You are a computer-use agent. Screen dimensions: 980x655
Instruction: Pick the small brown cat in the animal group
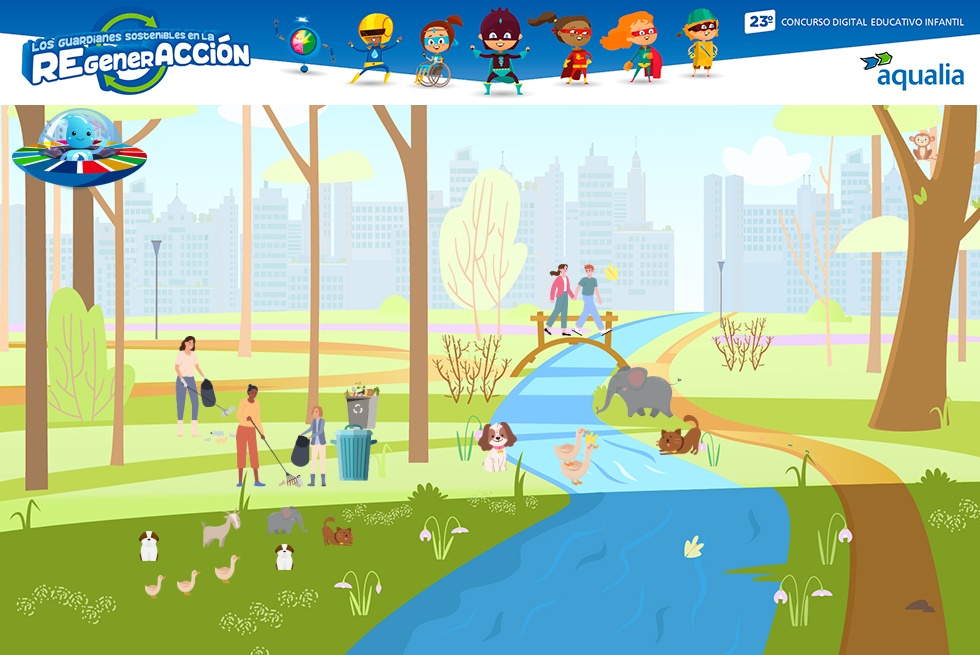click(337, 532)
